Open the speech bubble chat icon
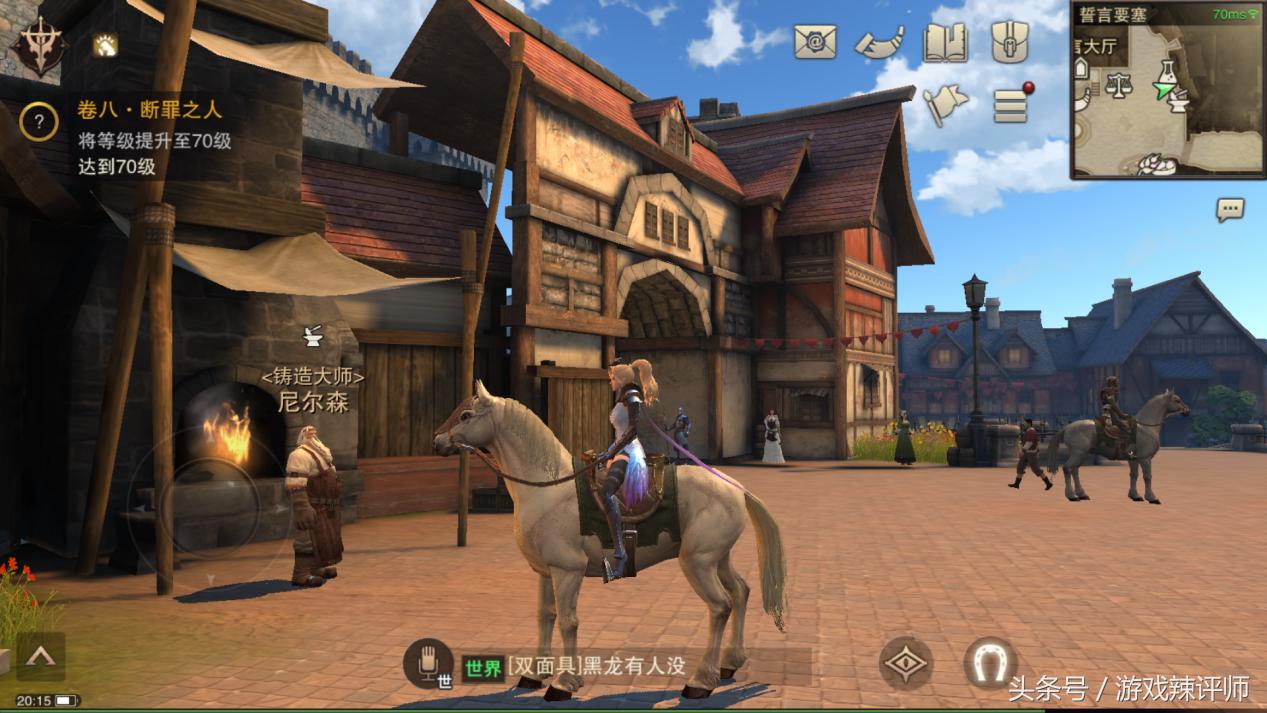Image resolution: width=1267 pixels, height=713 pixels. (1230, 209)
